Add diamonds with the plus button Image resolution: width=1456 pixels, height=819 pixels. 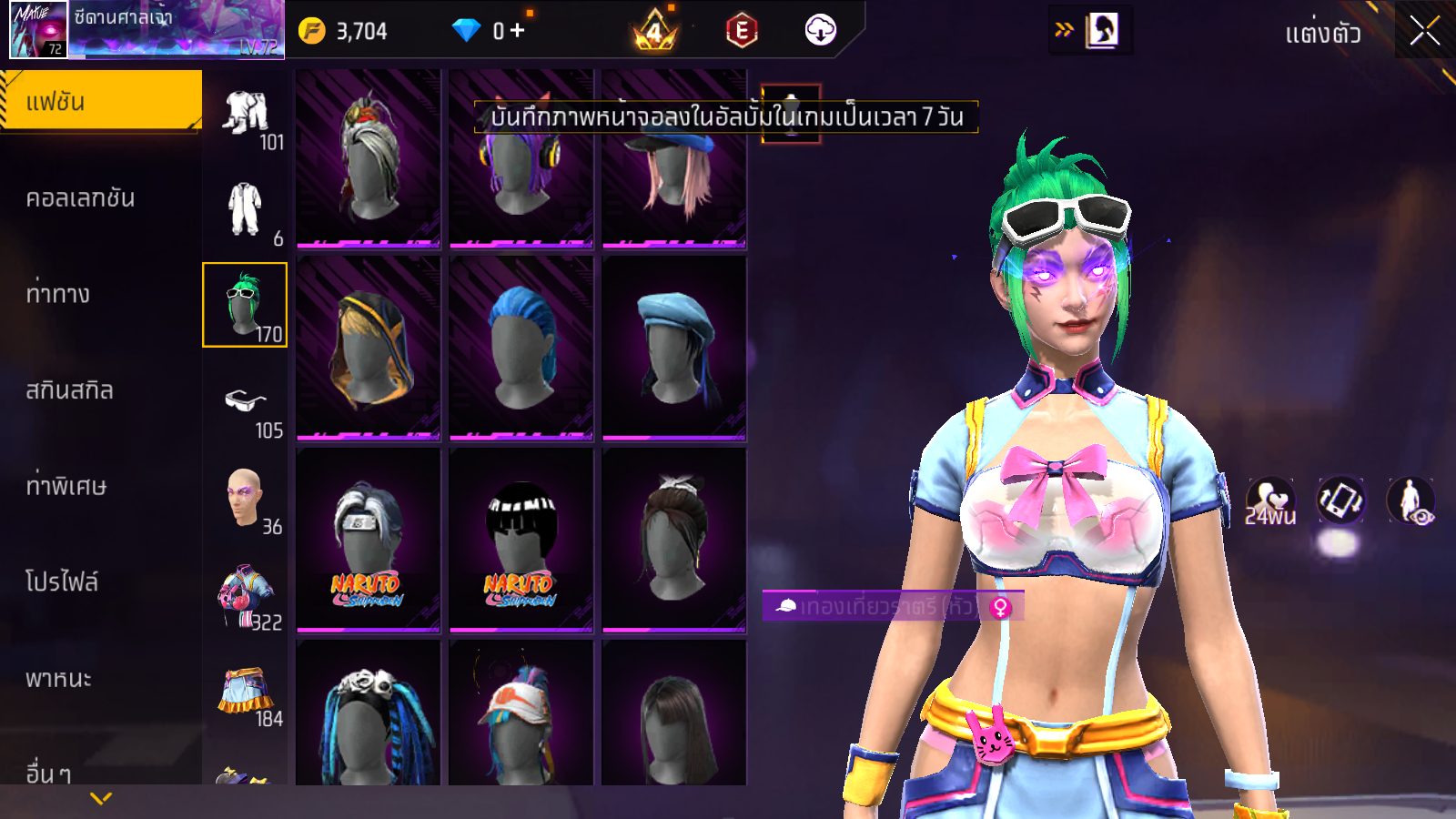pyautogui.click(x=518, y=31)
